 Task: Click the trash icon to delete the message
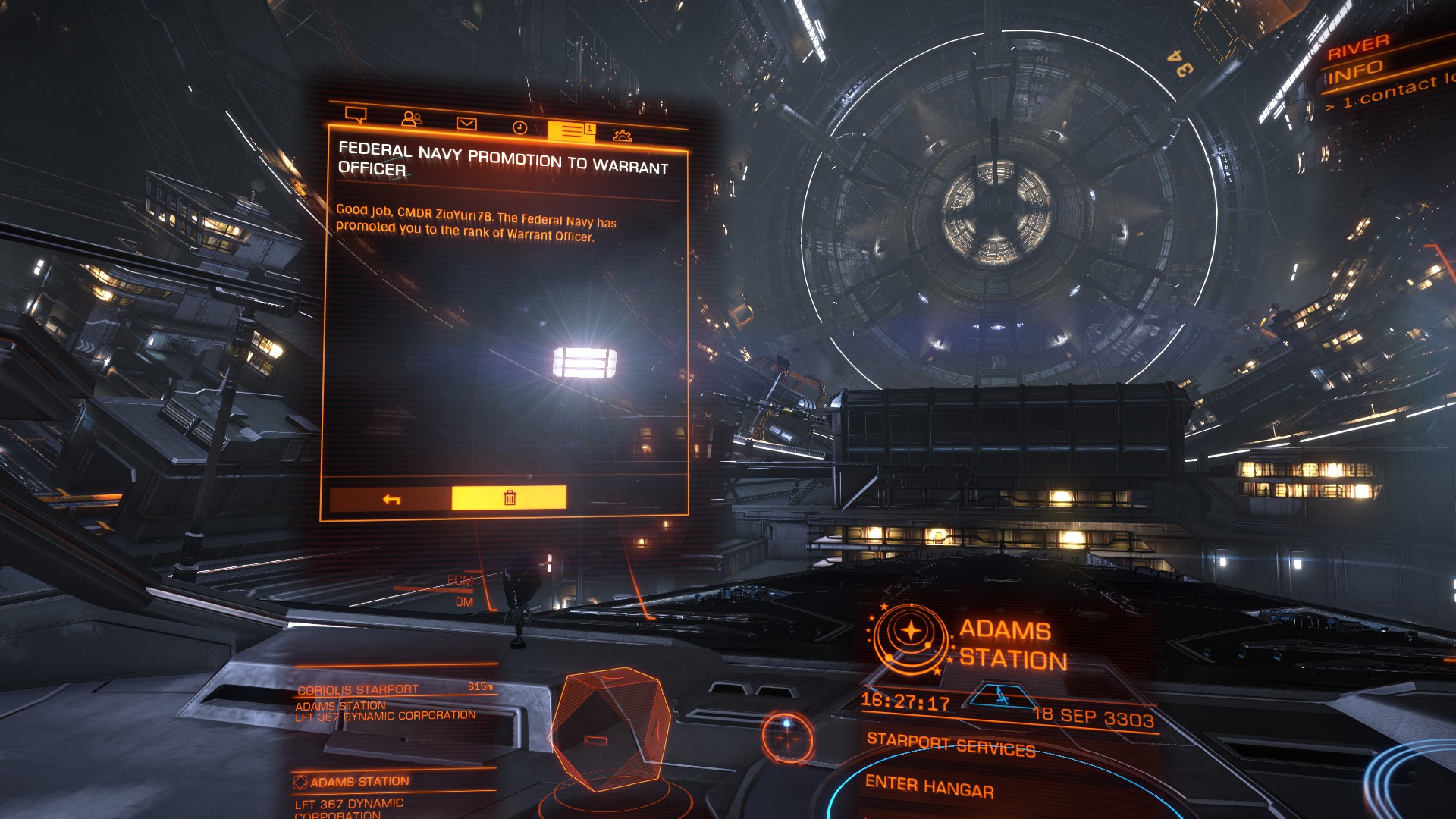[x=510, y=497]
